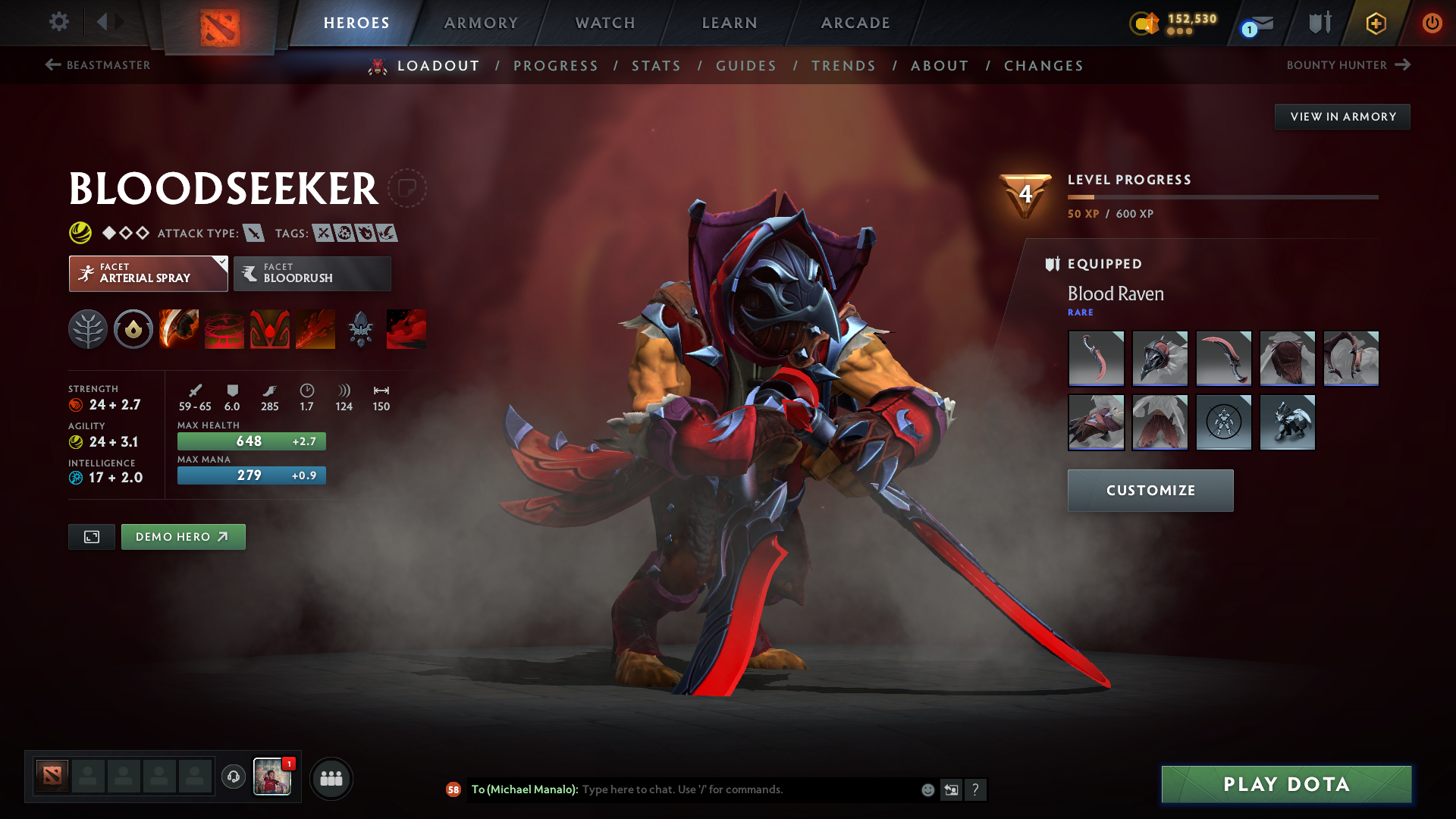The width and height of the screenshot is (1456, 819).
Task: Select the Bloodrage ability icon
Action: tap(178, 328)
